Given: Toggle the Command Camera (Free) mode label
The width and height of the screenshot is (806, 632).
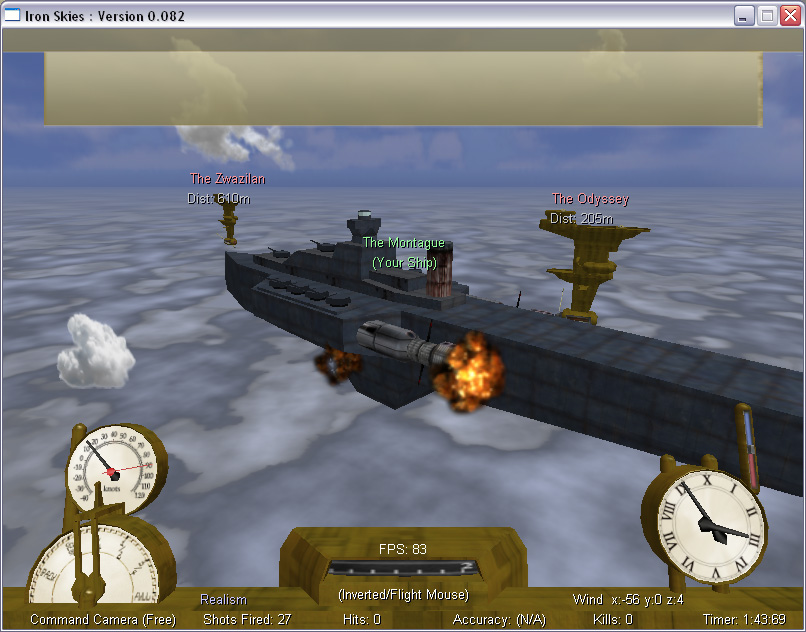Looking at the screenshot, I should tap(103, 620).
